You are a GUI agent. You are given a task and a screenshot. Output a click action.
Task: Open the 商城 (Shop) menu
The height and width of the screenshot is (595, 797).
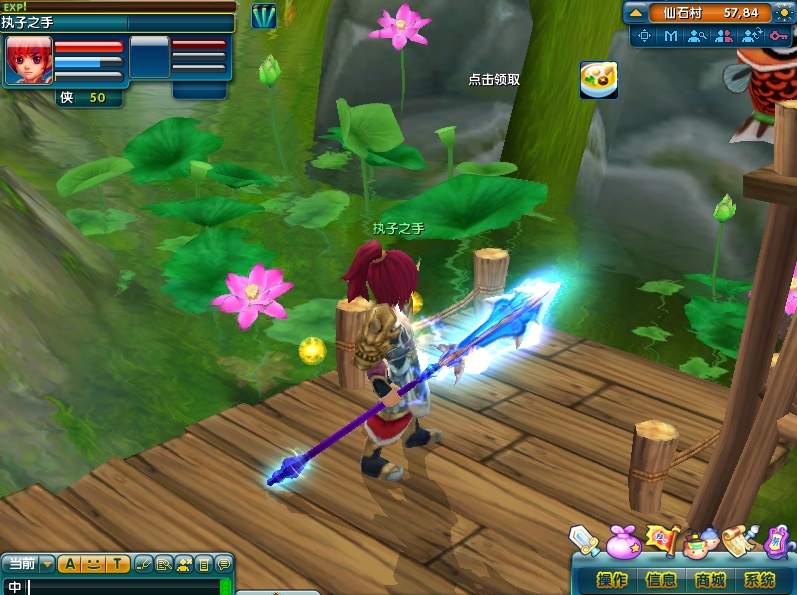710,580
